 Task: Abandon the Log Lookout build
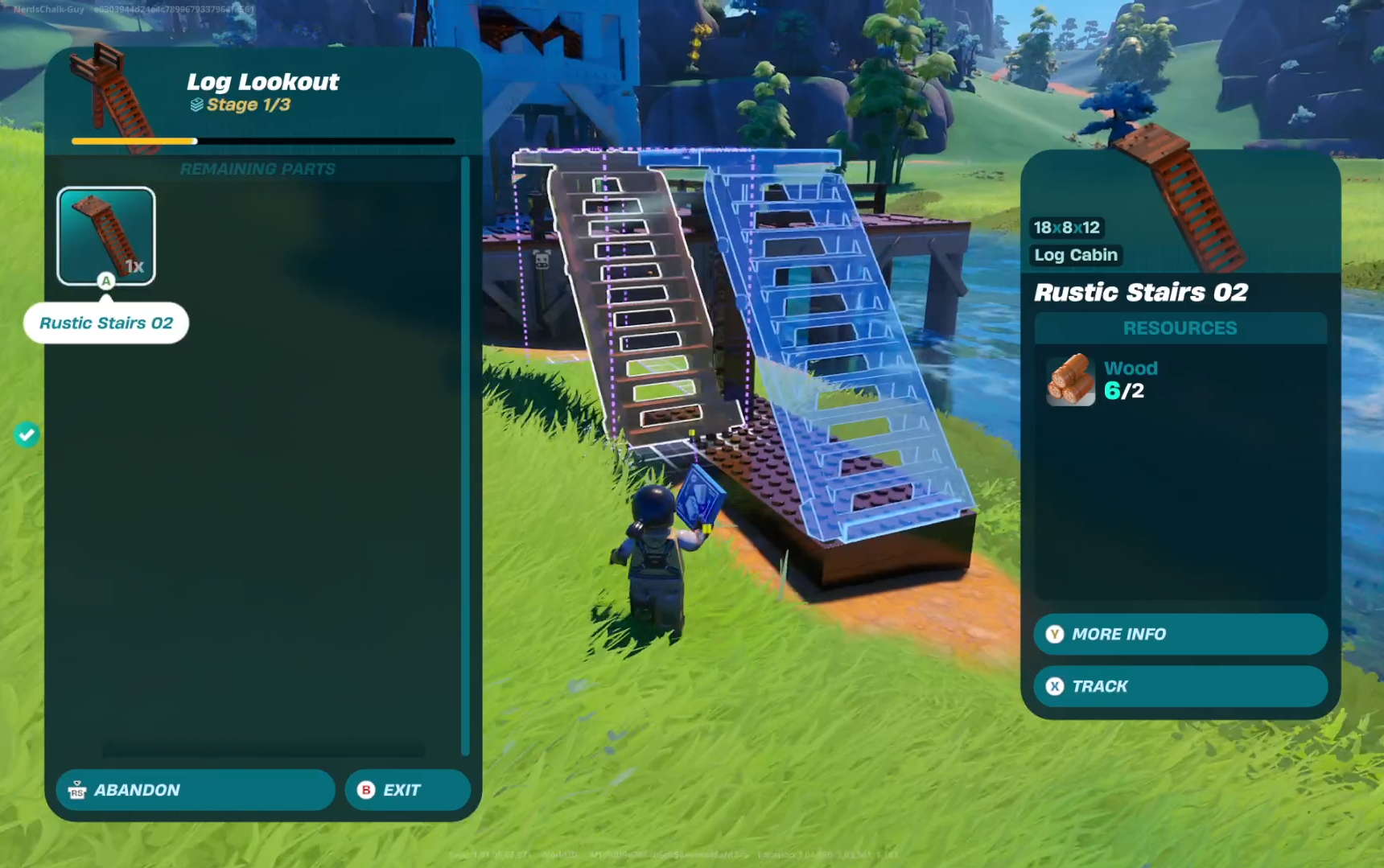point(196,790)
